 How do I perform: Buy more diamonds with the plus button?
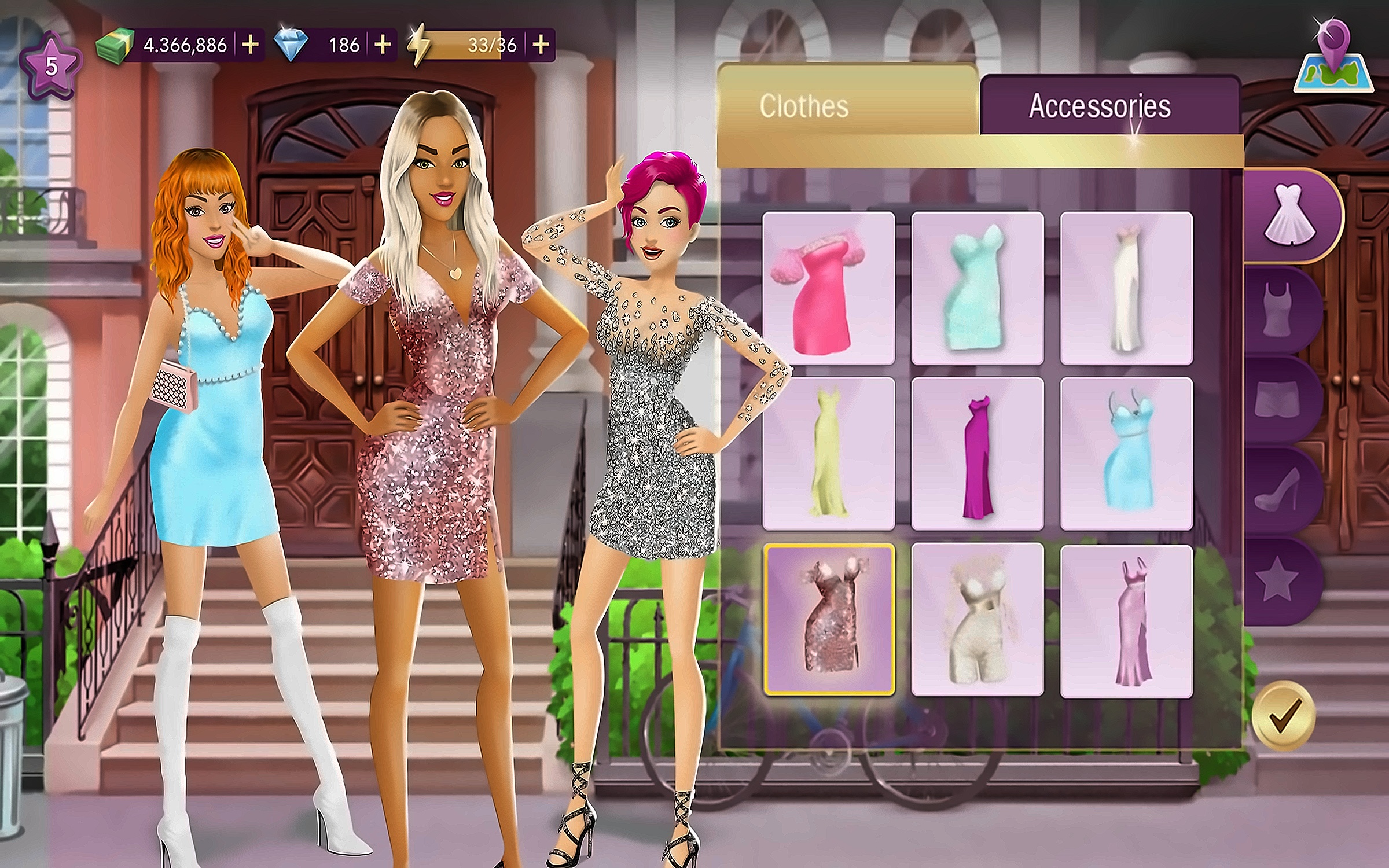point(383,45)
